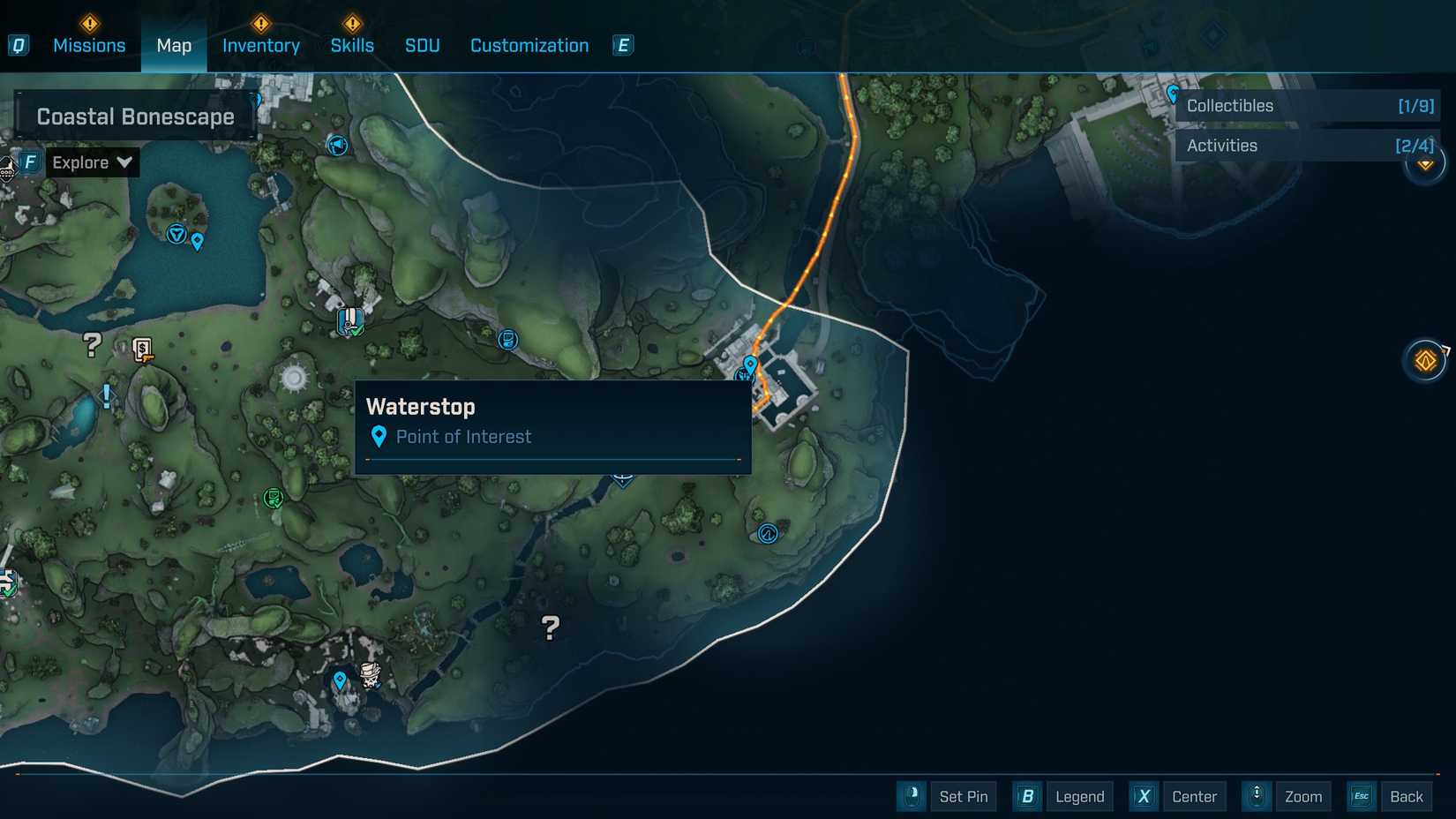The height and width of the screenshot is (819, 1456).
Task: Click the green safehouse checkmark icon
Action: click(274, 499)
